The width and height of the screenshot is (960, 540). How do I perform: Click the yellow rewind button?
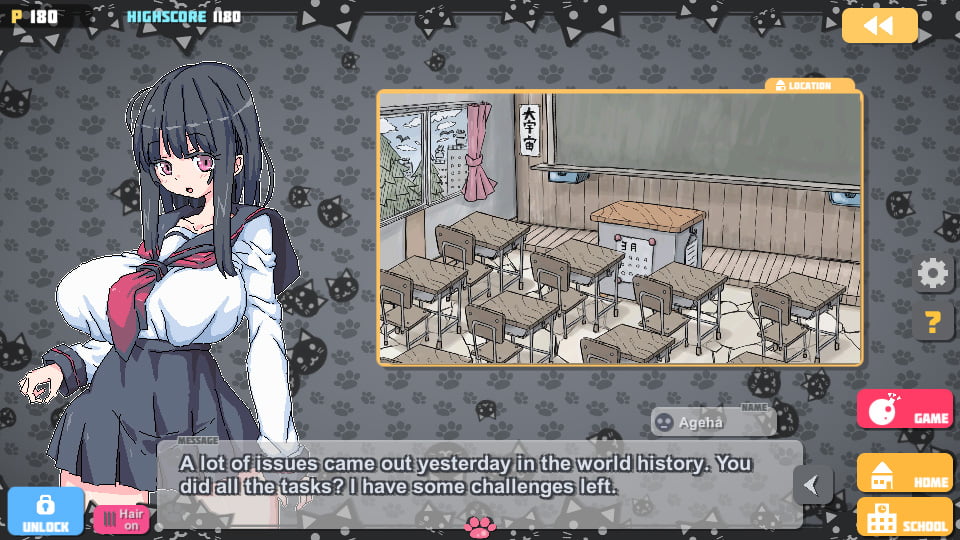coord(879,26)
